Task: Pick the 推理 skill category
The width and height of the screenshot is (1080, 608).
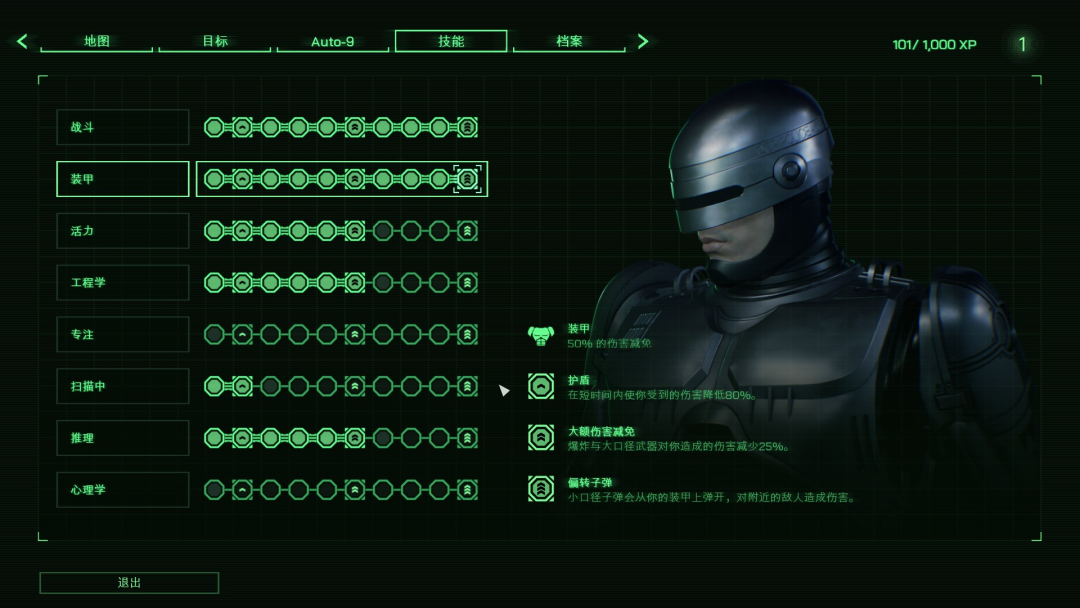Action: (123, 438)
